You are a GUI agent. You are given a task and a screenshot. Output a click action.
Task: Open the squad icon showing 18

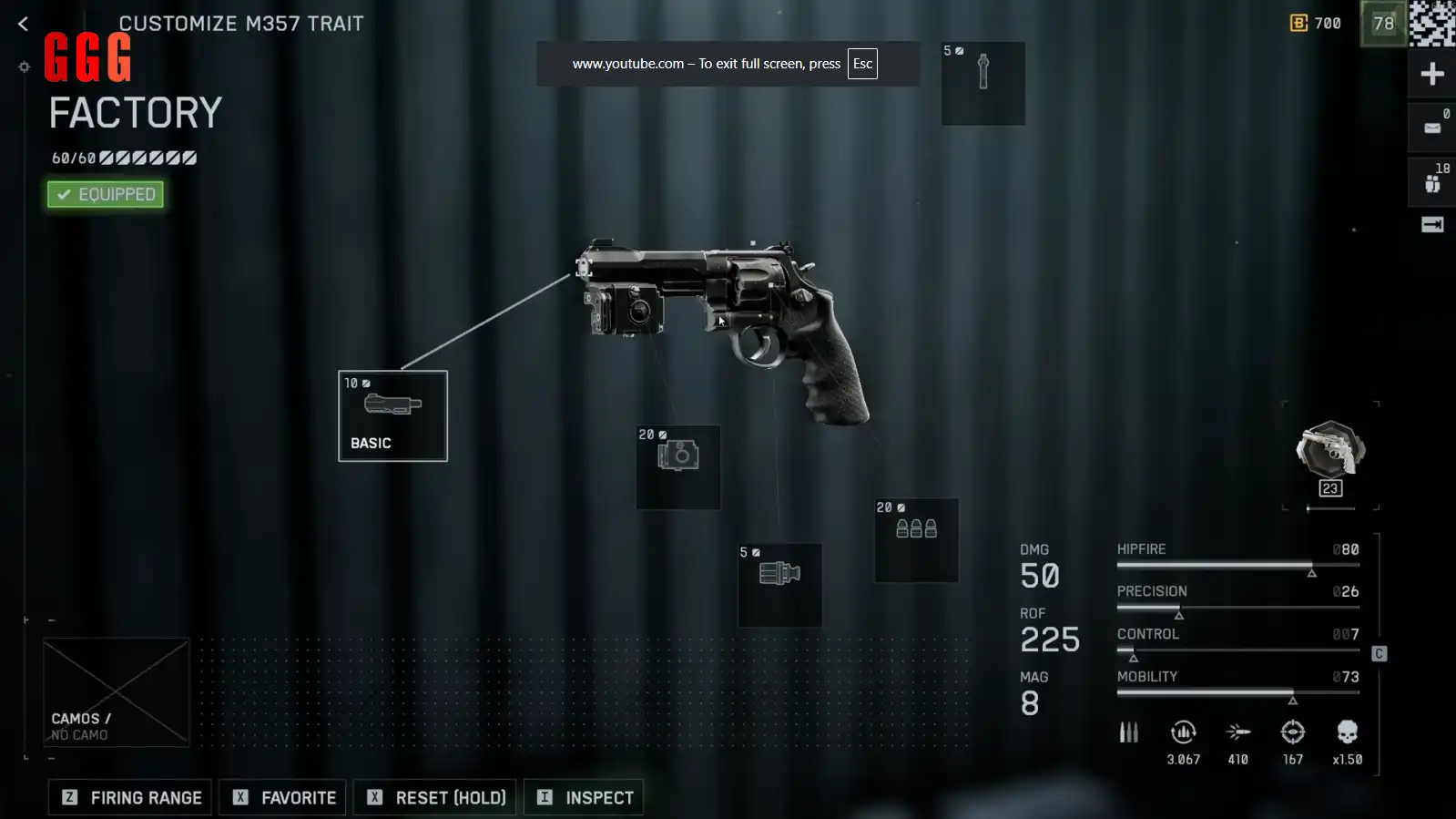point(1432,180)
